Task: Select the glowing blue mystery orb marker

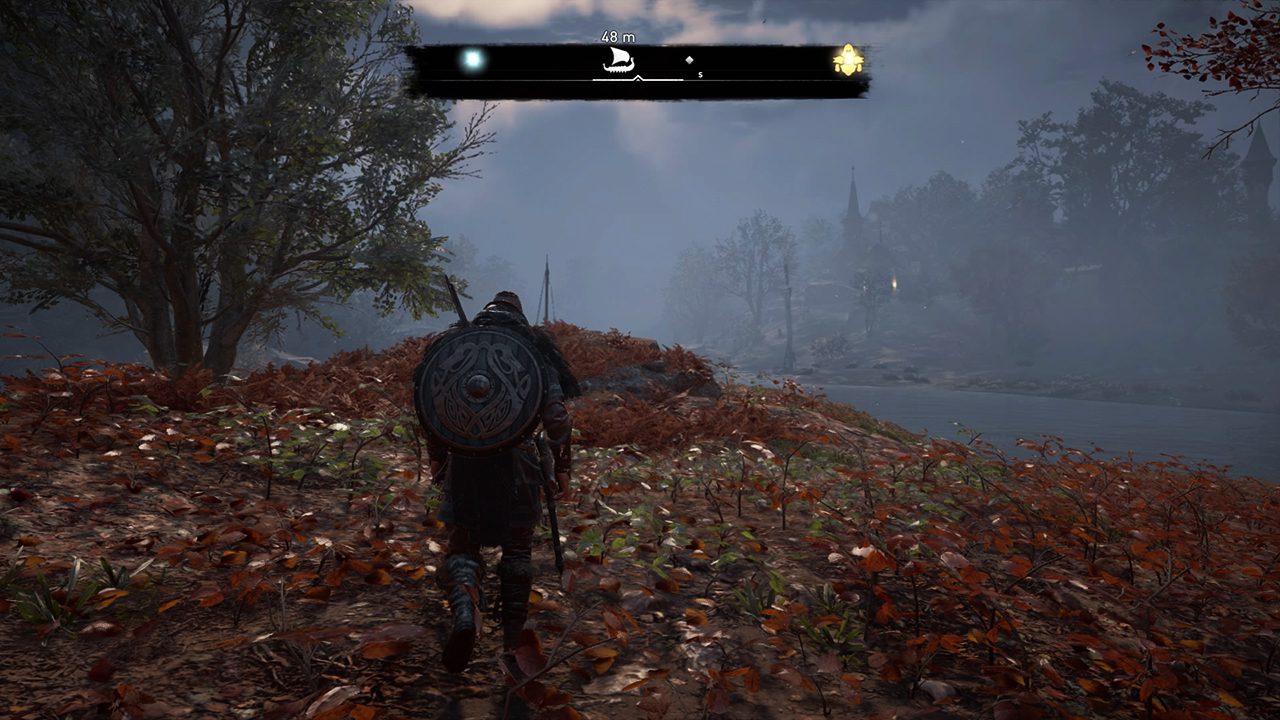Action: (x=472, y=60)
